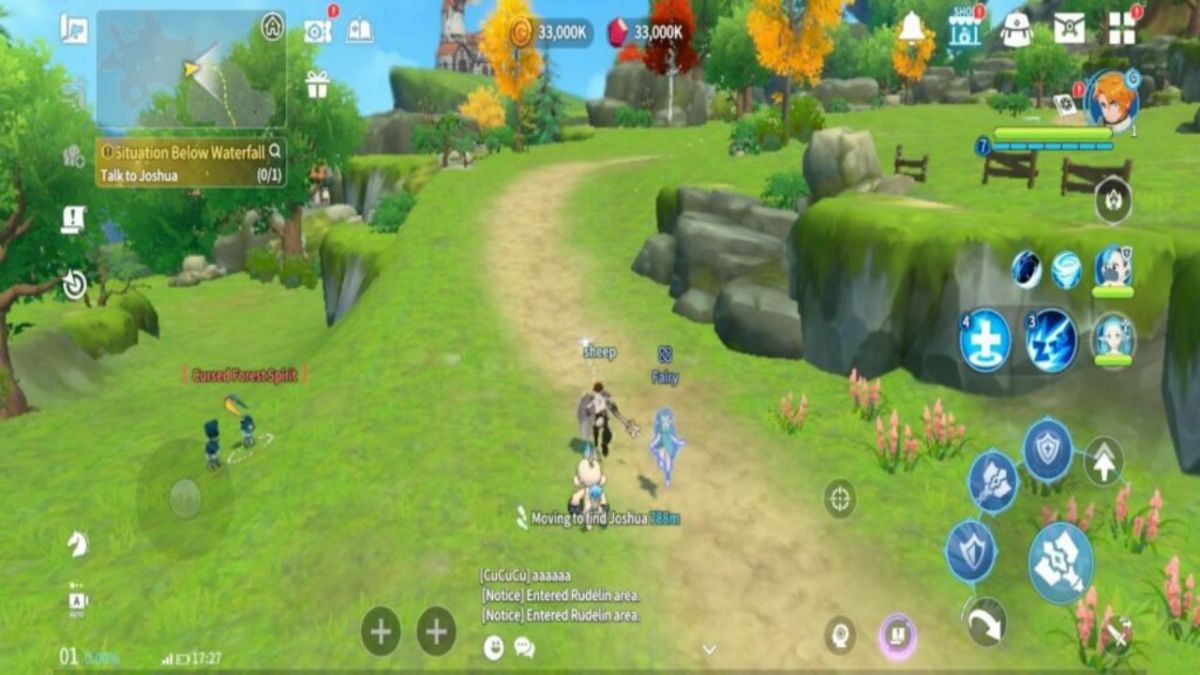1200x675 pixels.
Task: Summon the mount with horse icon
Action: pos(77,543)
